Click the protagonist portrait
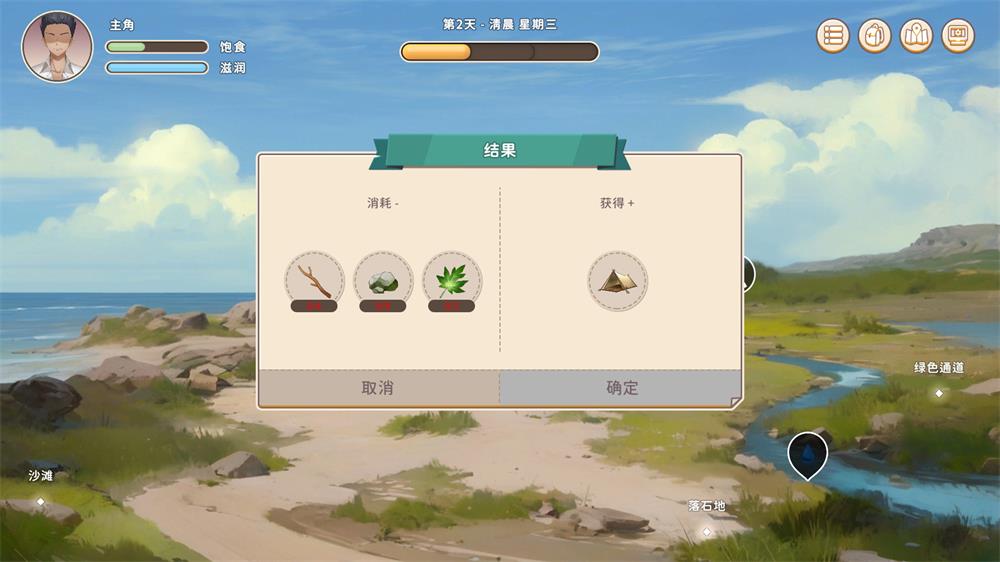The image size is (1000, 562). coord(57,47)
